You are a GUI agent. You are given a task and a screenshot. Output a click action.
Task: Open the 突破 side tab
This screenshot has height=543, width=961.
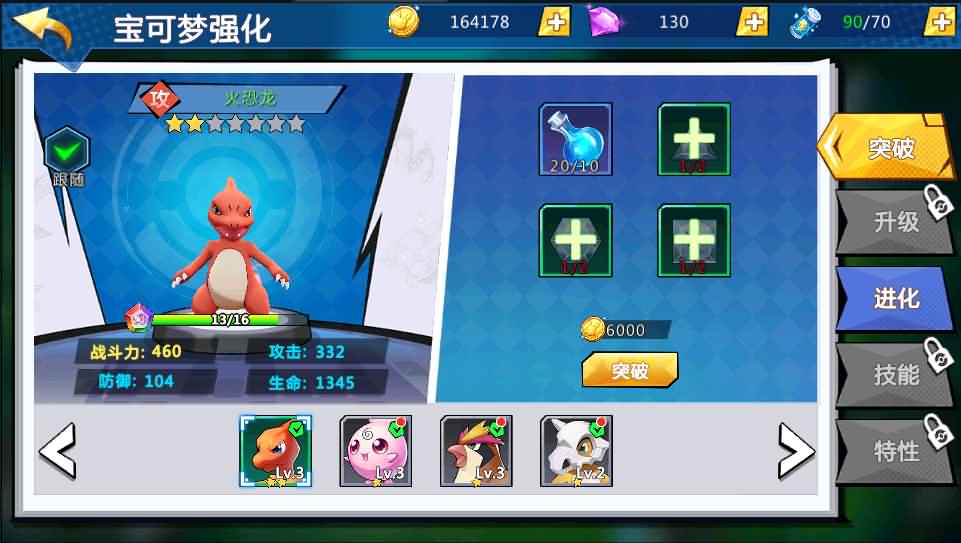pos(885,148)
